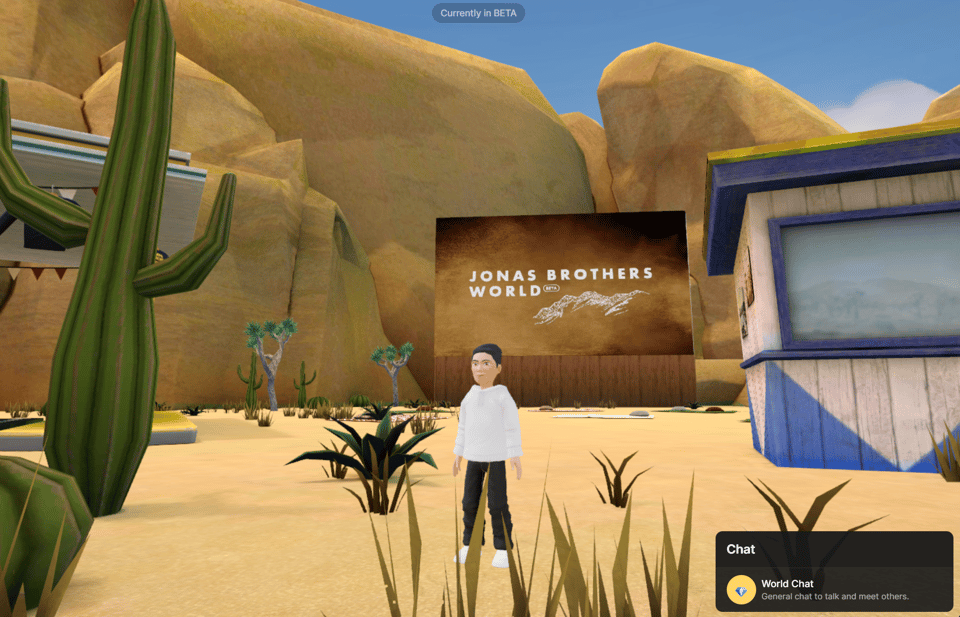Viewport: 960px width, 617px height.
Task: Open the World Chat channel
Action: [x=834, y=589]
